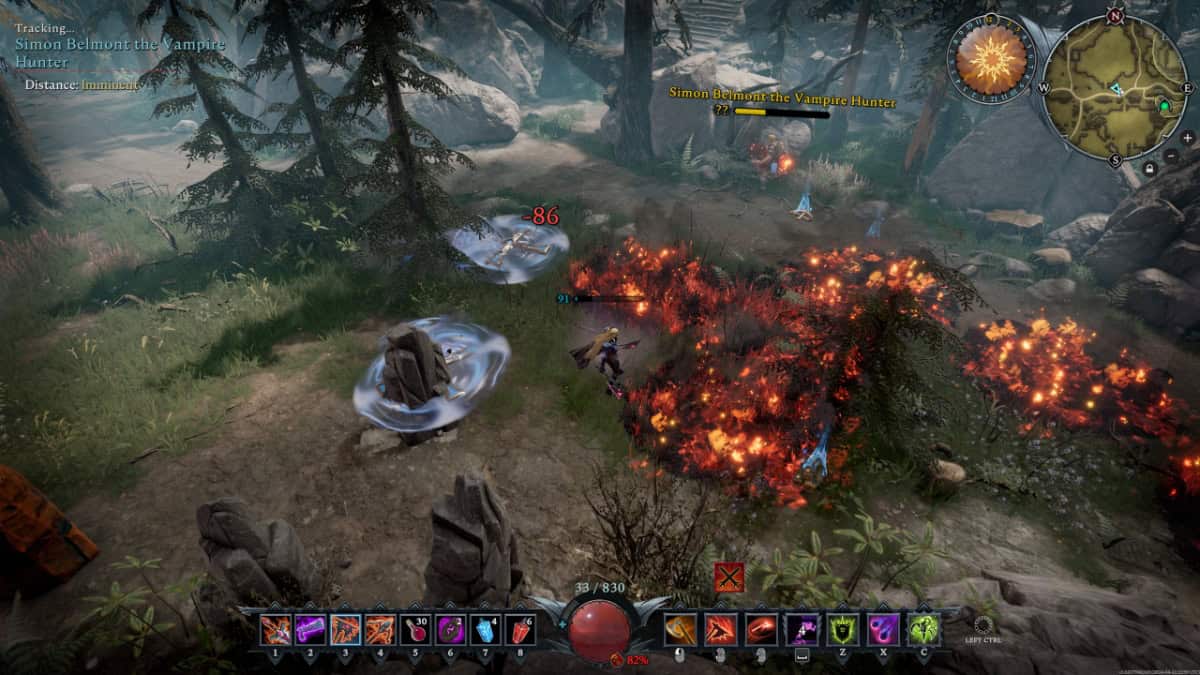The image size is (1200, 675).
Task: Activate the green shield ability bound to Z
Action: [x=842, y=630]
